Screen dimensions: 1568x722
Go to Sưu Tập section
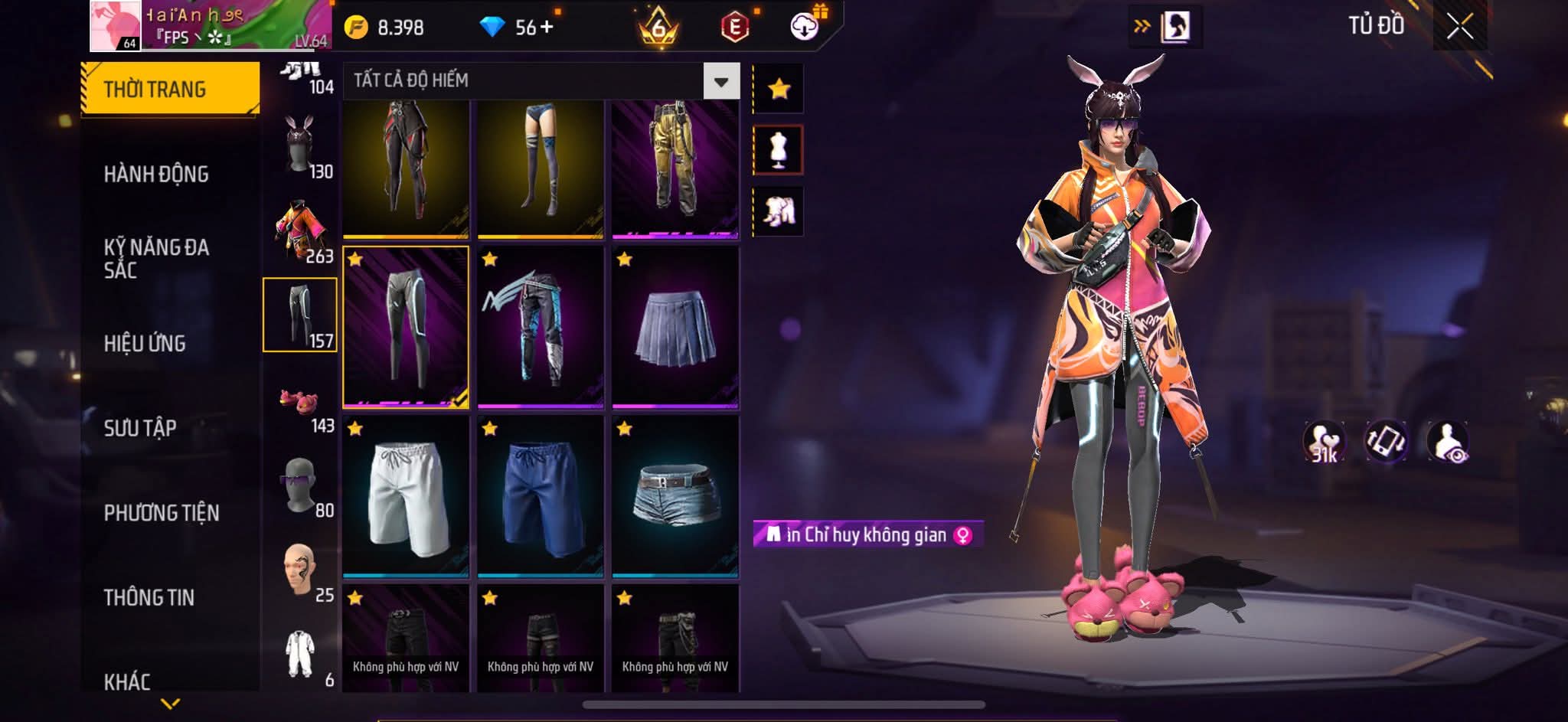coord(140,427)
